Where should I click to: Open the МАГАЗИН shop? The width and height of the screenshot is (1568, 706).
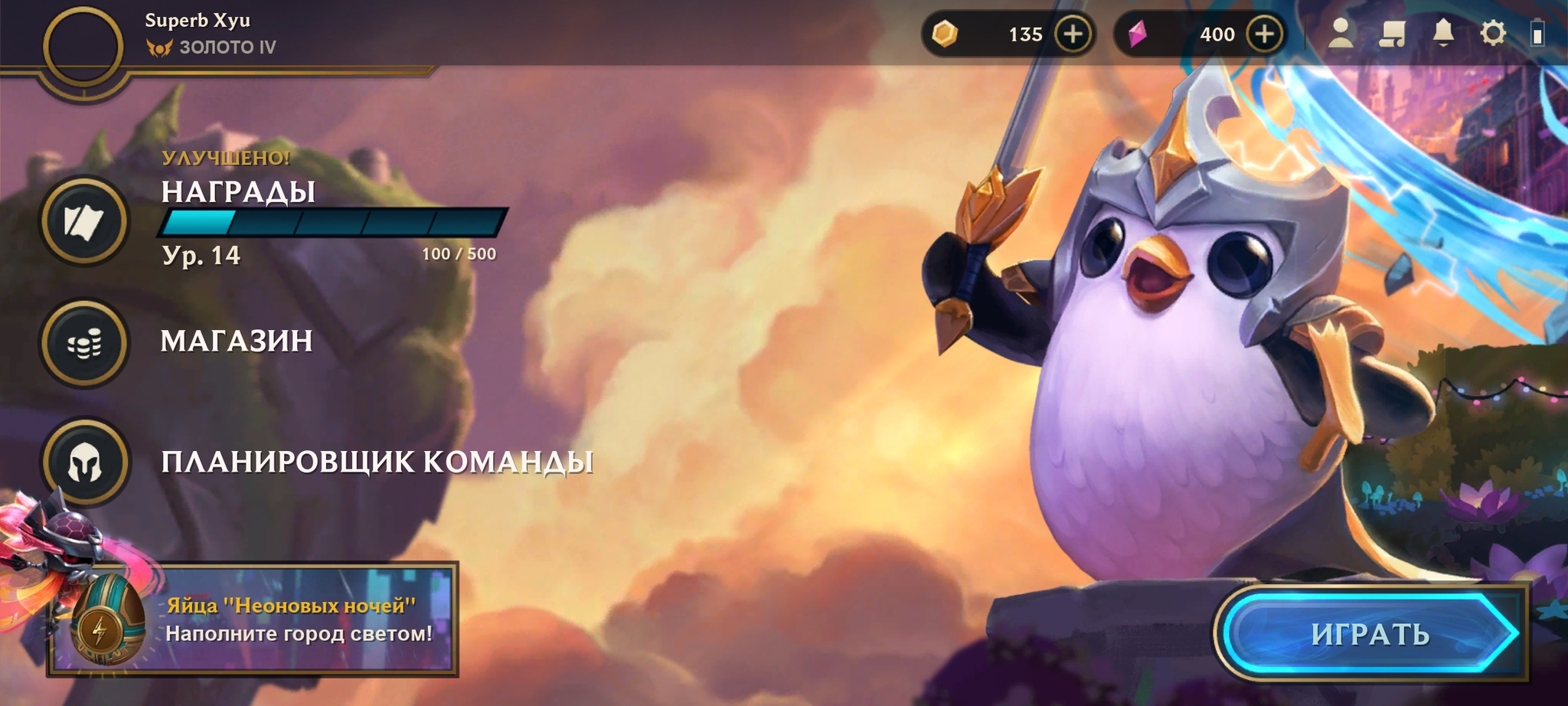(237, 341)
